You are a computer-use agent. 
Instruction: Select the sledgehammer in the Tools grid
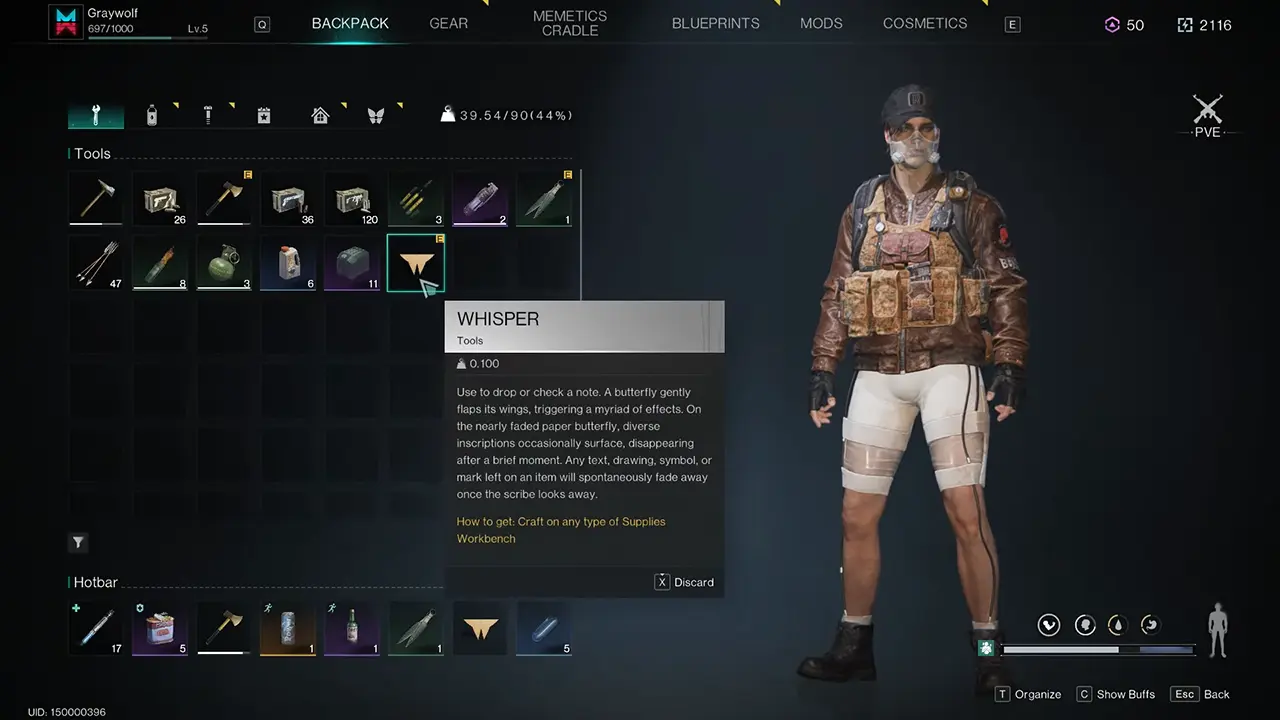tap(96, 198)
